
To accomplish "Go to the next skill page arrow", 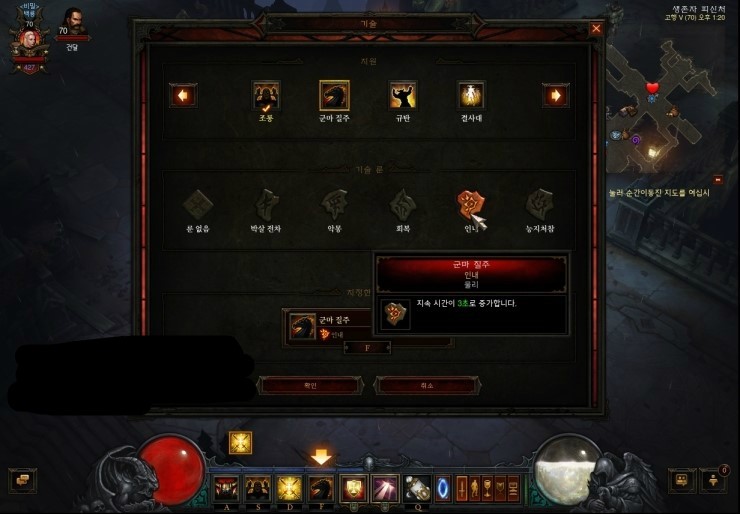I will click(555, 95).
